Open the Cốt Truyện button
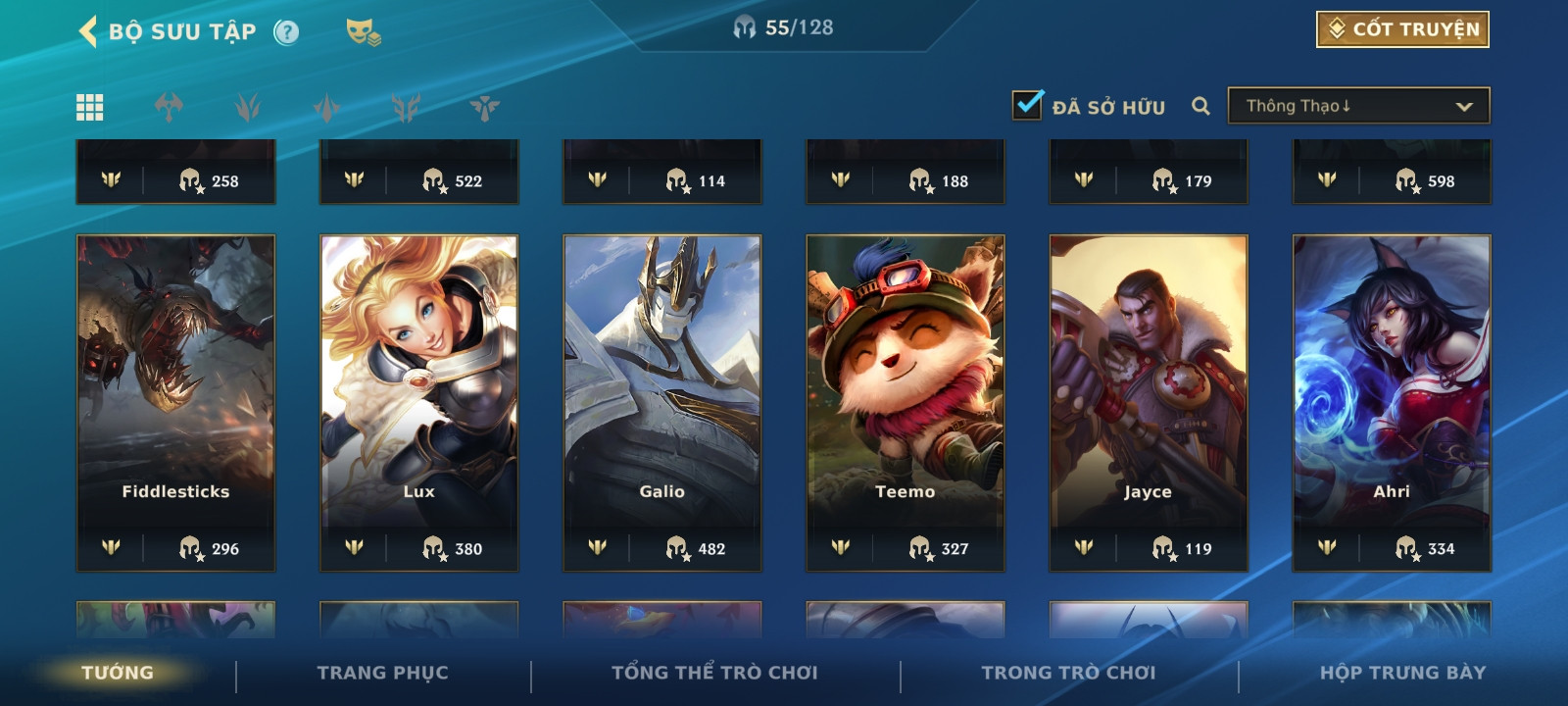 (x=1402, y=29)
